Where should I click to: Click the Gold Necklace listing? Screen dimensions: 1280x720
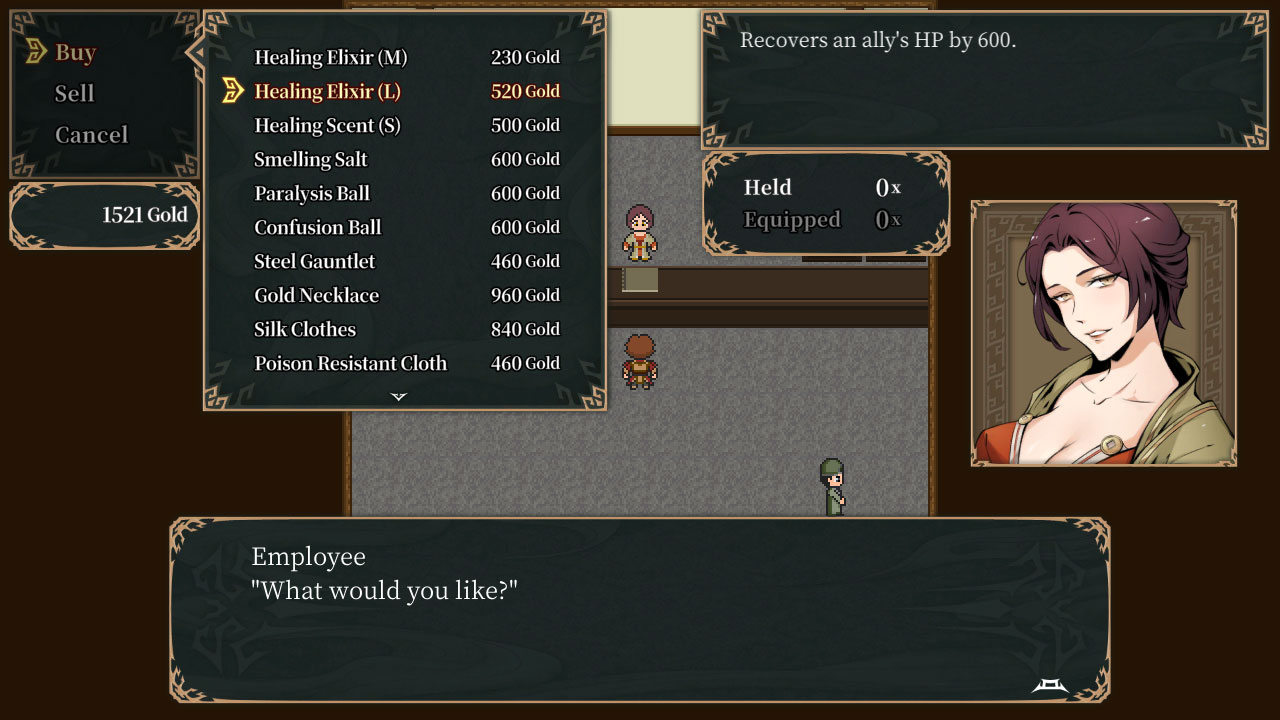pyautogui.click(x=315, y=295)
